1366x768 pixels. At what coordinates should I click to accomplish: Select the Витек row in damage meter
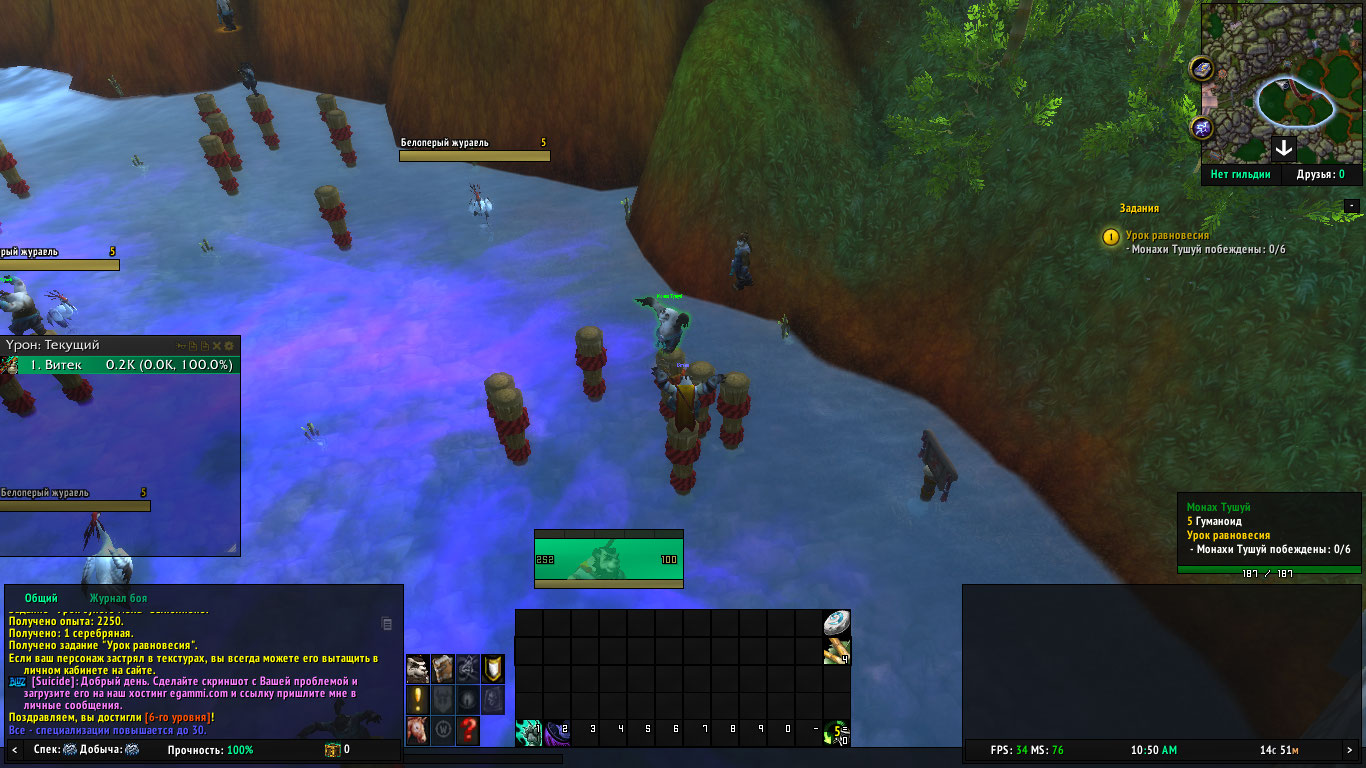click(120, 365)
